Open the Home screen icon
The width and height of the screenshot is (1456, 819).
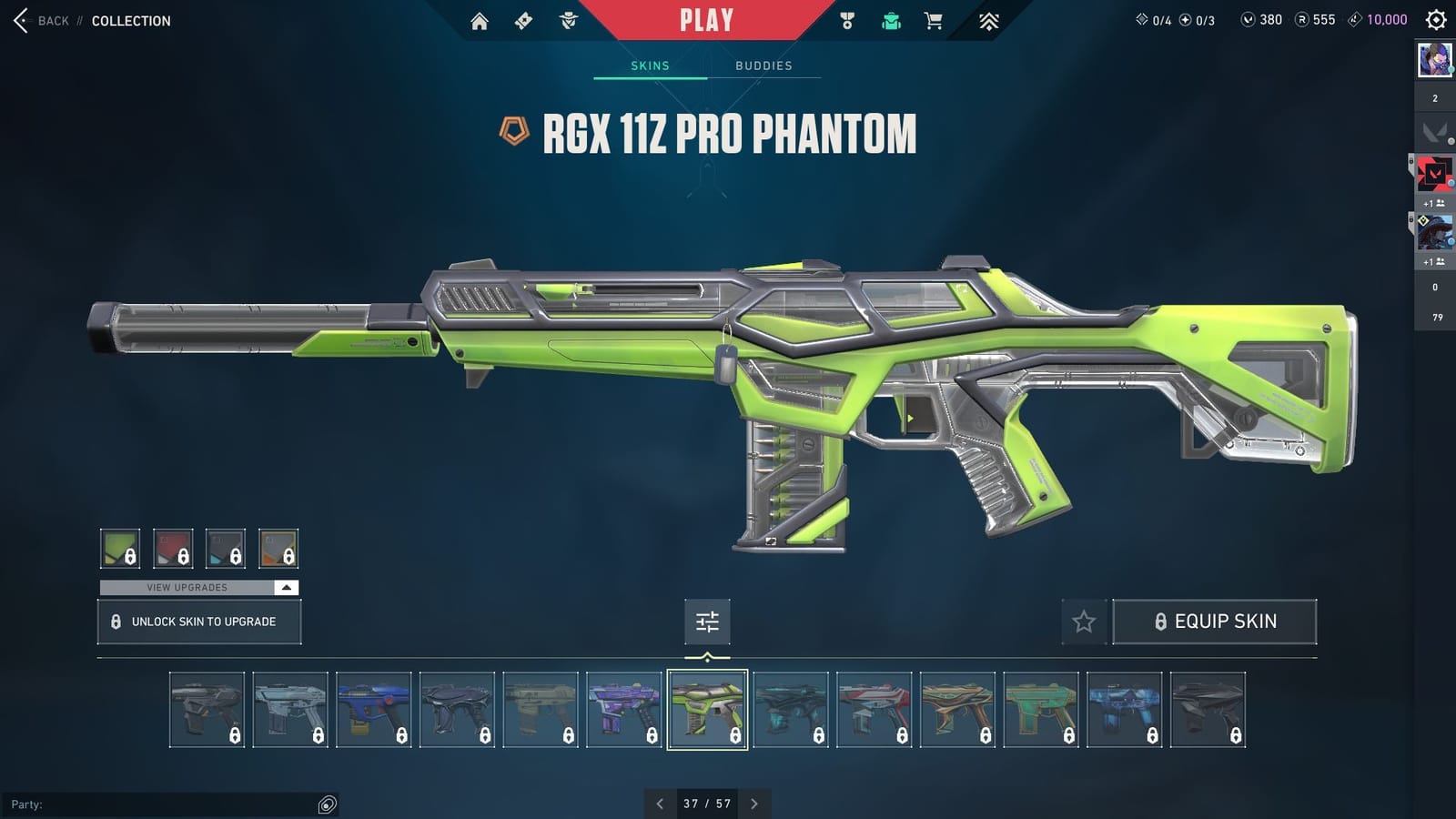click(x=480, y=19)
